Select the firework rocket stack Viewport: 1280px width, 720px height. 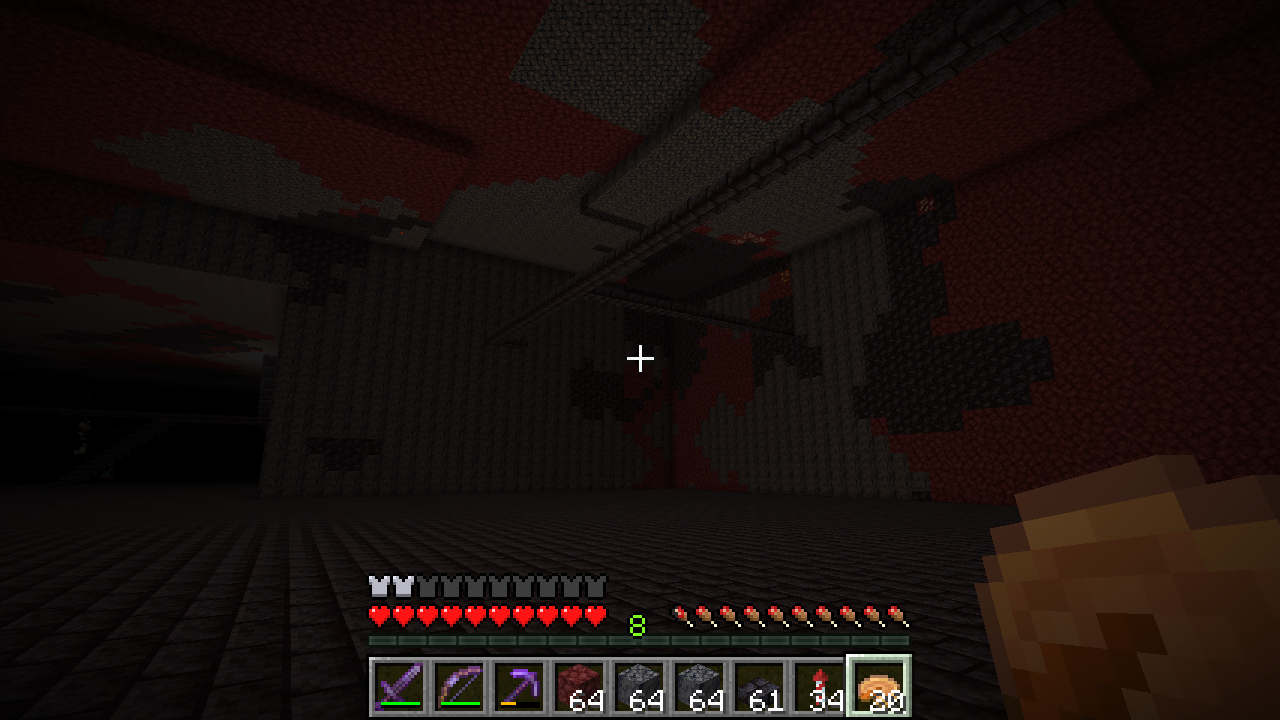819,686
